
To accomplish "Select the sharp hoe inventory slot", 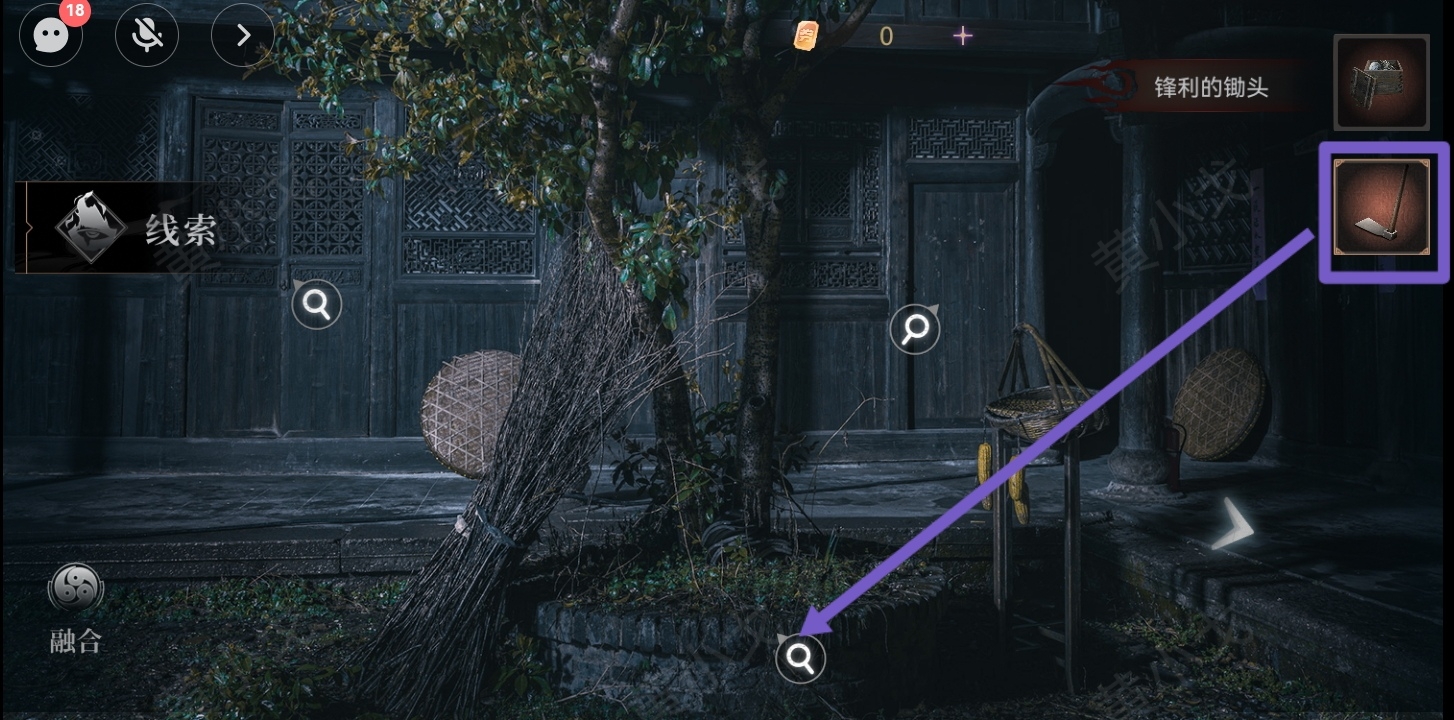I will click(1382, 208).
